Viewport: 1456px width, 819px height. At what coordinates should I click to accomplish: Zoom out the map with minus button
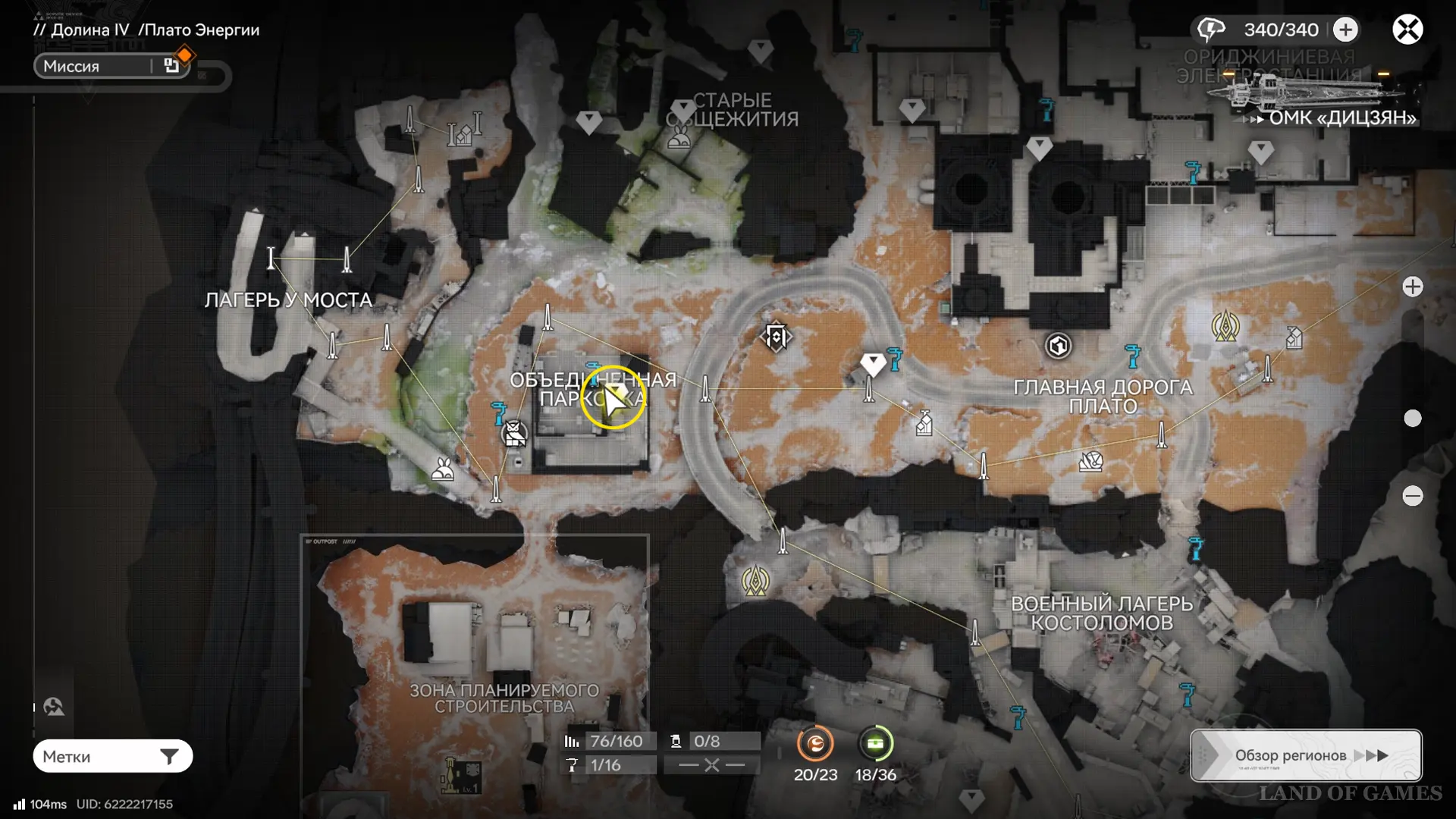[1412, 496]
